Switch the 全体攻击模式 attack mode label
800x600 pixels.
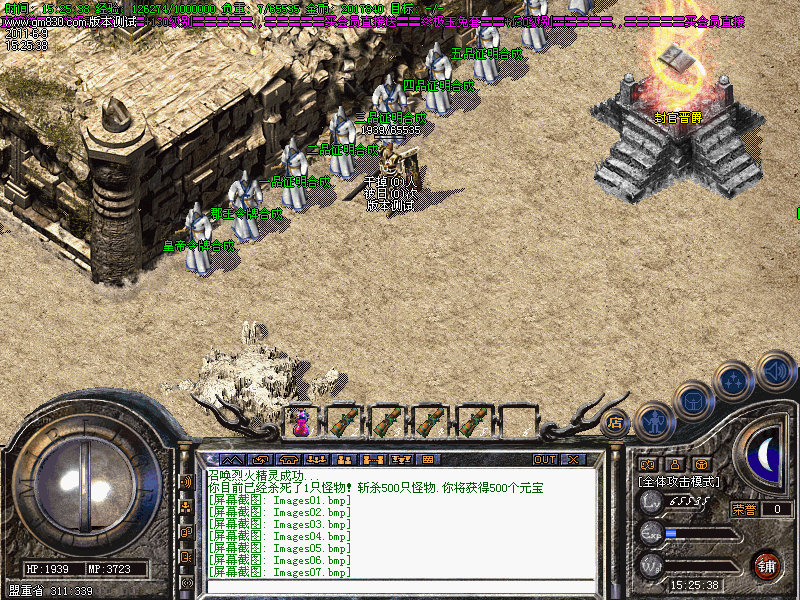(x=680, y=481)
